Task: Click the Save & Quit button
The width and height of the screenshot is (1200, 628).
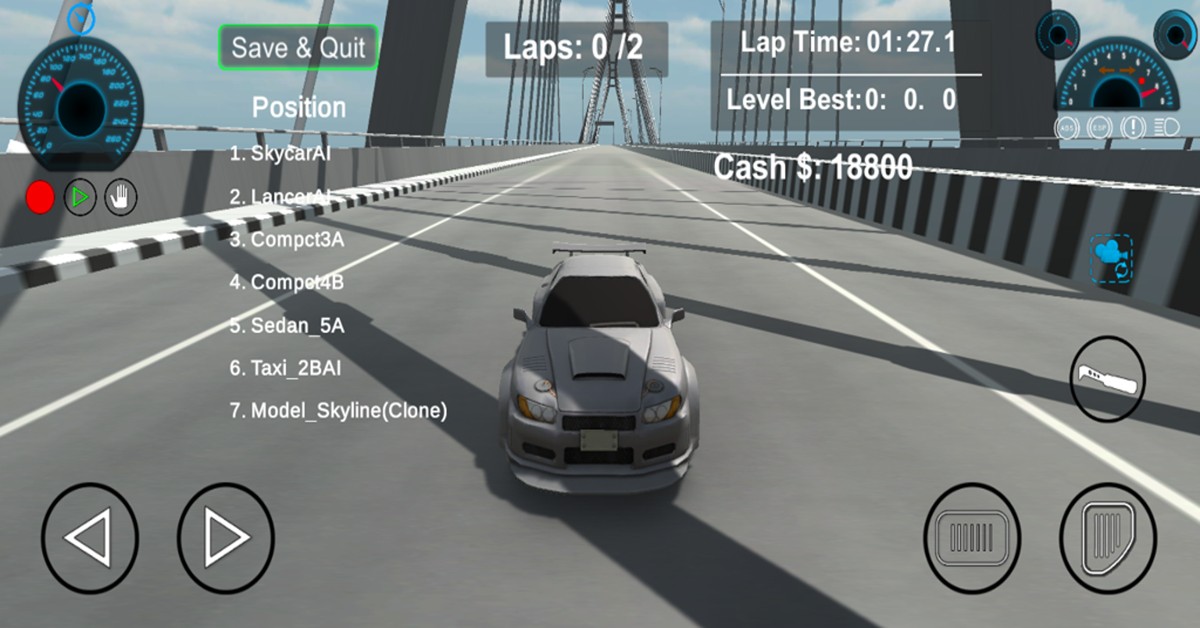Action: coord(298,47)
